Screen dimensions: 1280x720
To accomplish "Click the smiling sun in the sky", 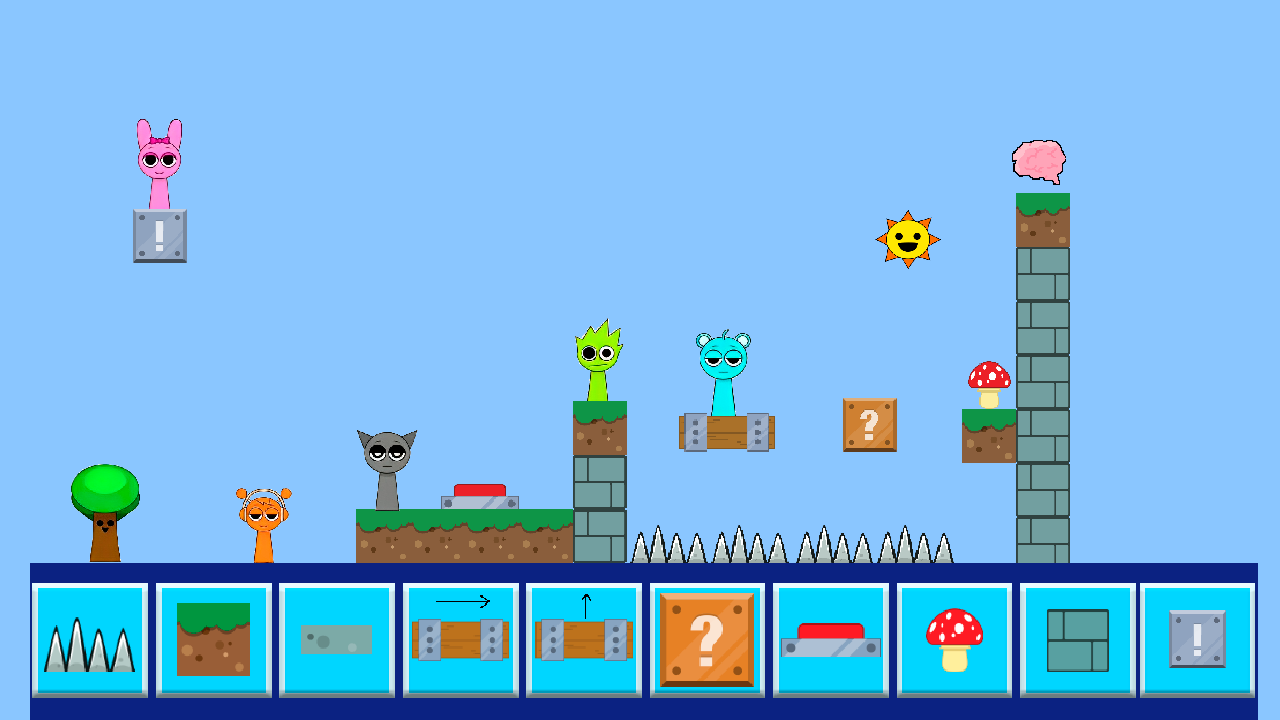I will click(906, 240).
